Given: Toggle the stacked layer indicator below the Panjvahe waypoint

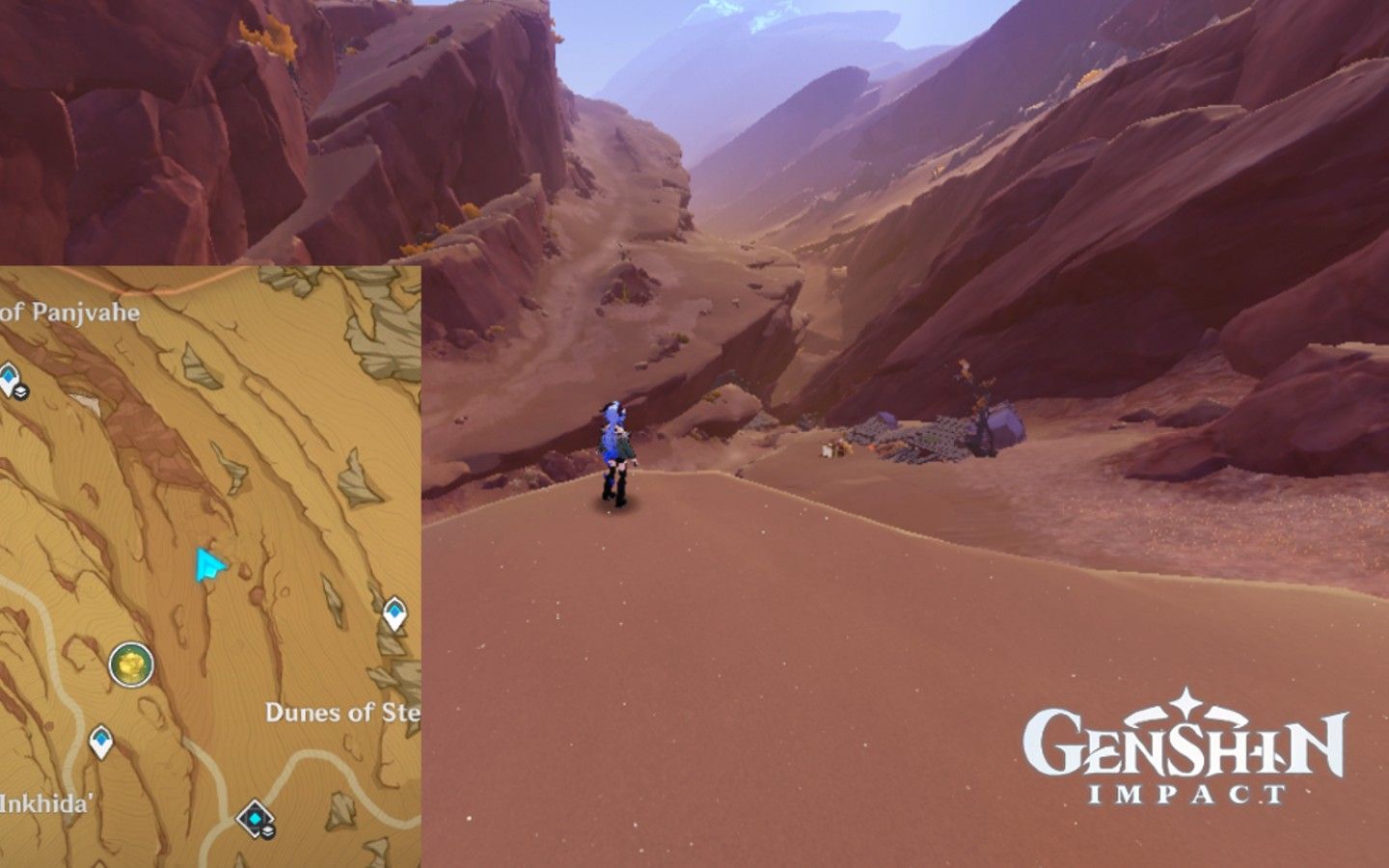Looking at the screenshot, I should 20,393.
